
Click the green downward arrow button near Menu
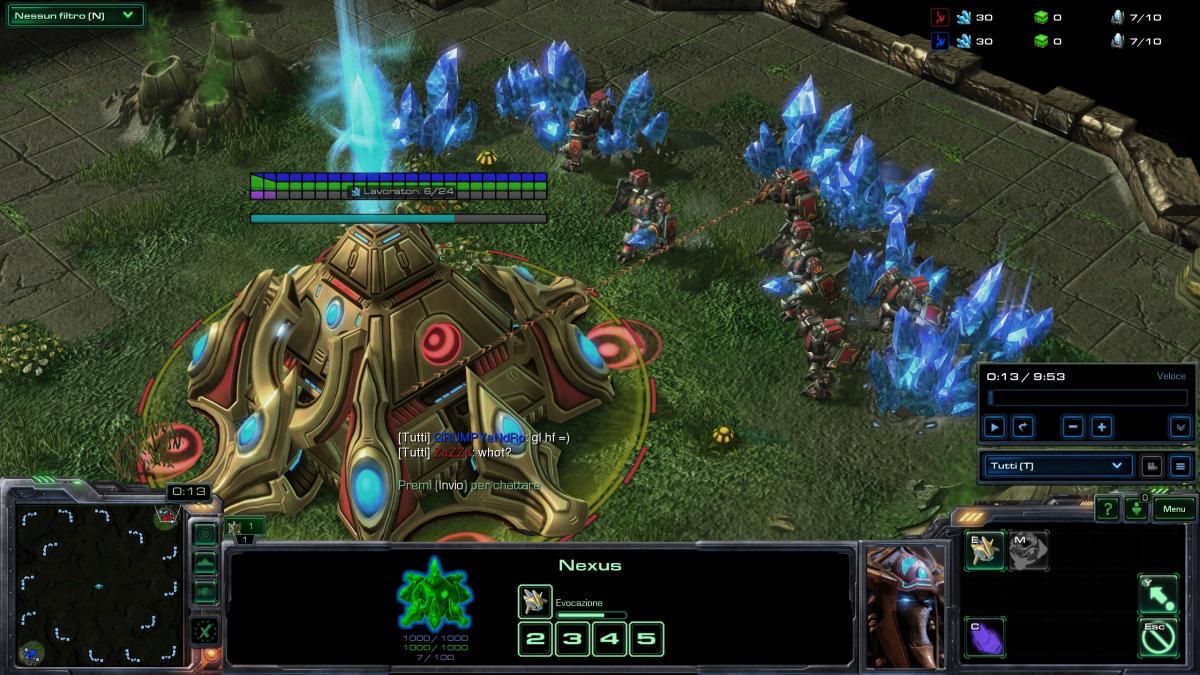[1137, 509]
